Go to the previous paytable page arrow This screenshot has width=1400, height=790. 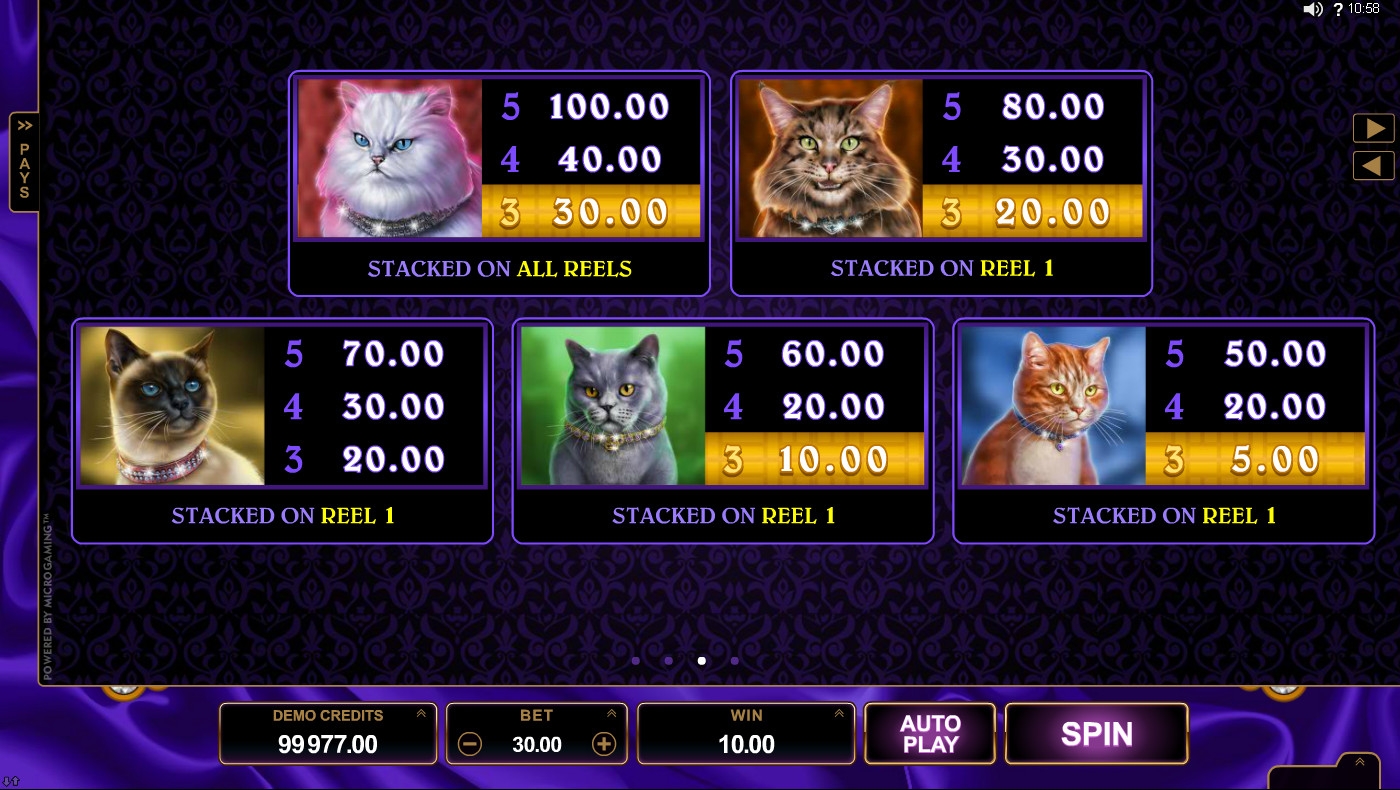(x=1373, y=165)
